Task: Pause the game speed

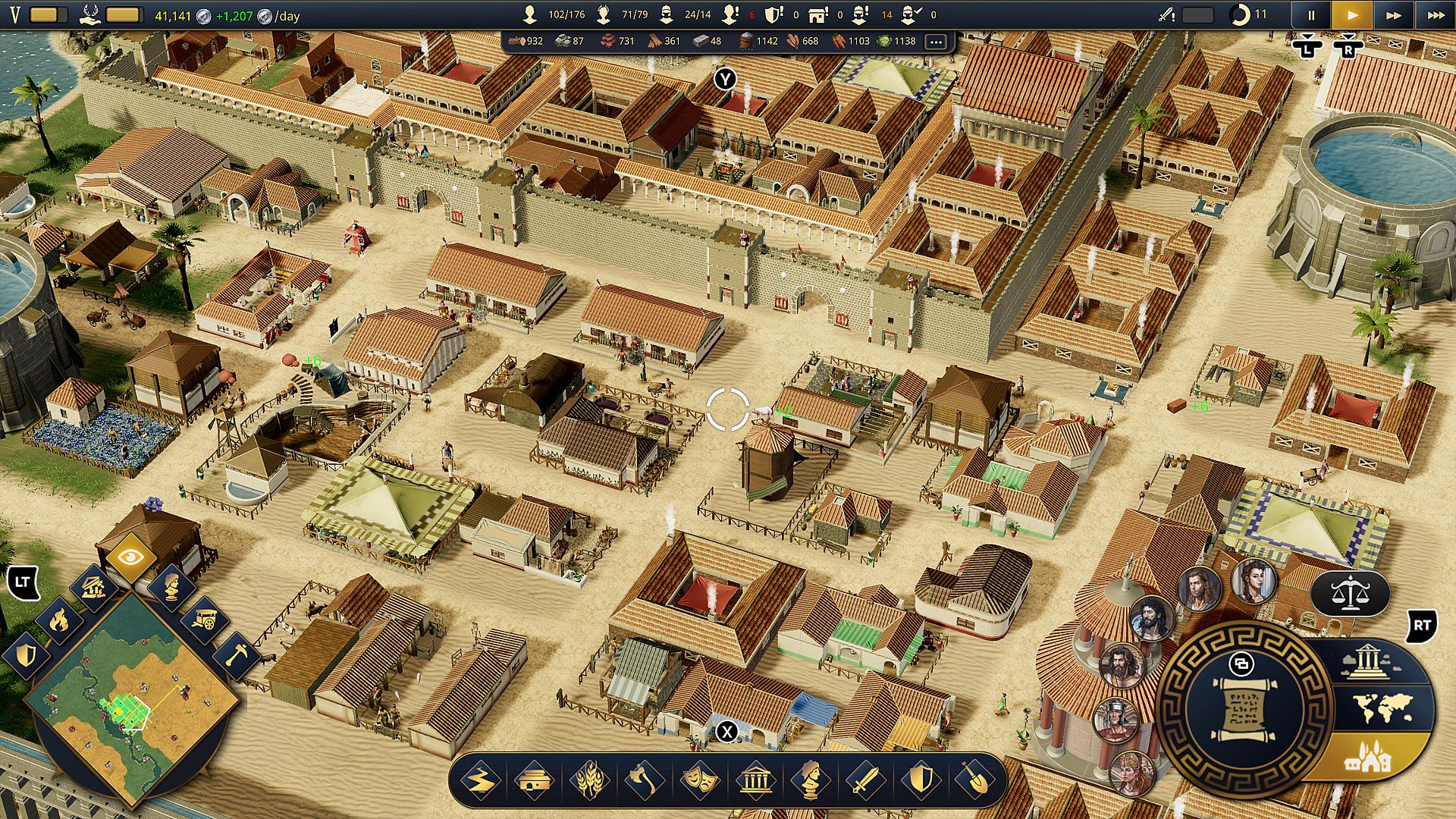Action: (1311, 14)
